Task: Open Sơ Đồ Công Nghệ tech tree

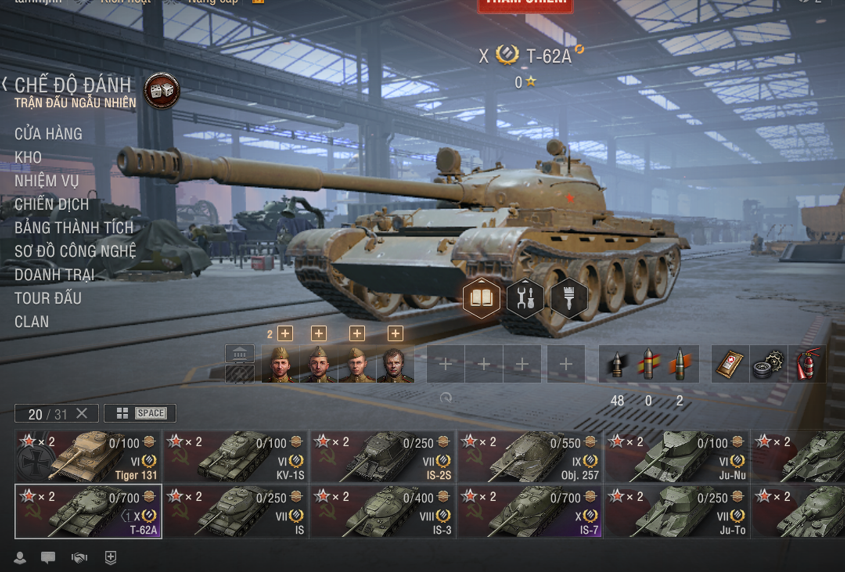Action: tap(75, 251)
